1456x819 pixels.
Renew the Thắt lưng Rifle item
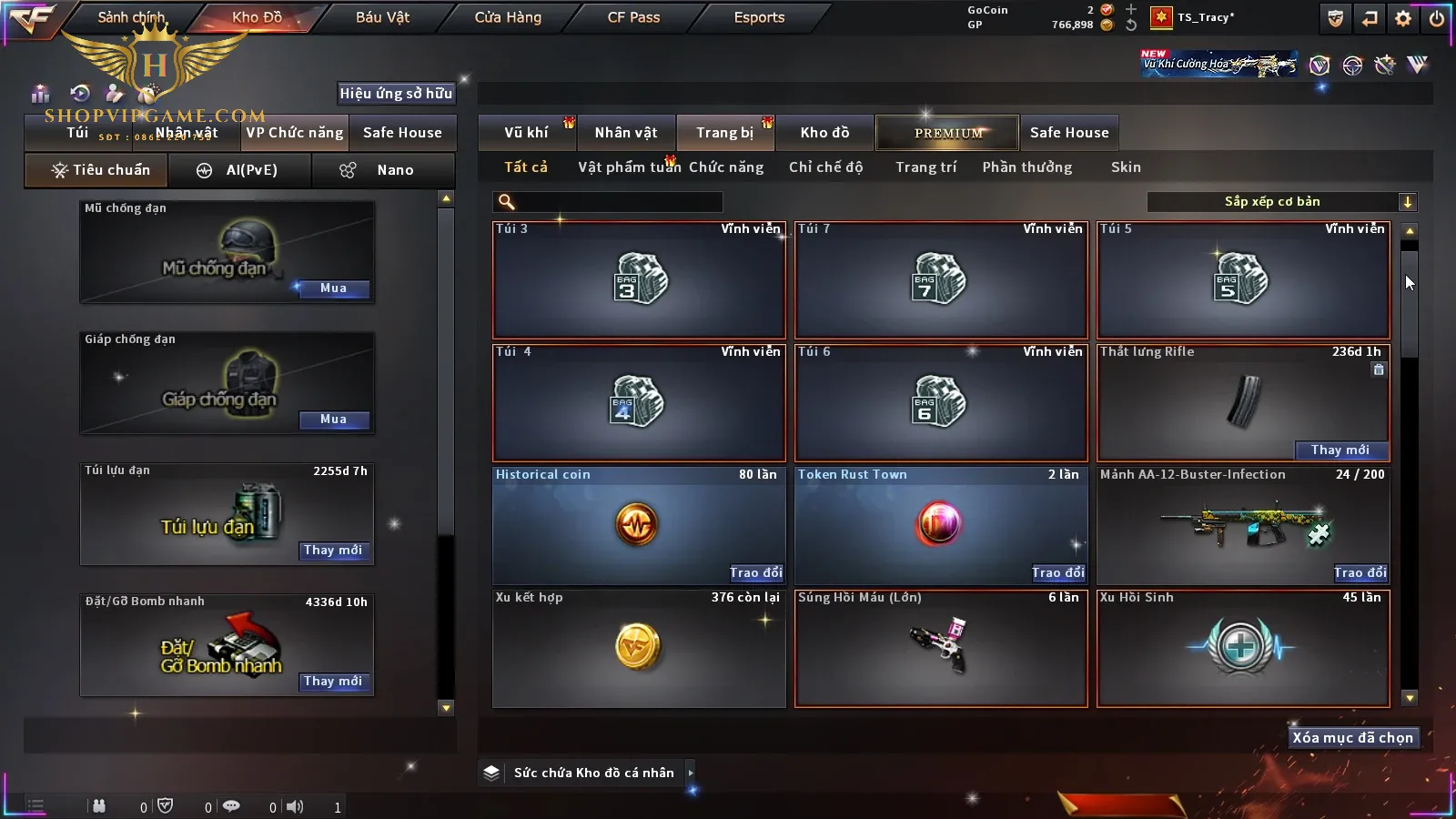[x=1340, y=450]
